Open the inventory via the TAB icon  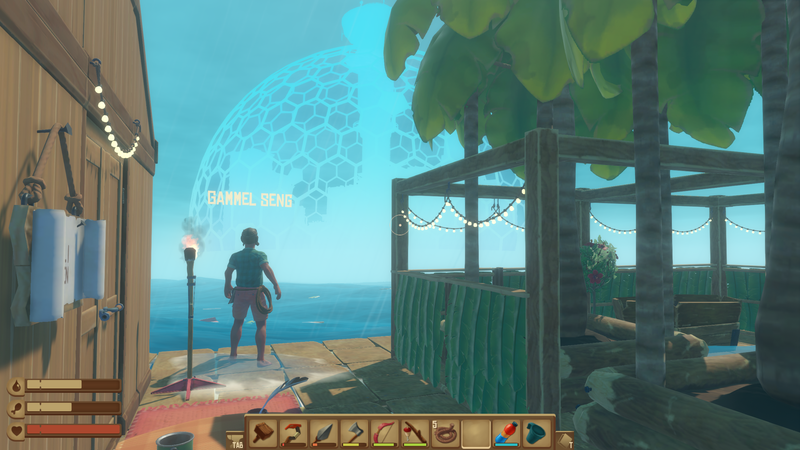pyautogui.click(x=236, y=439)
